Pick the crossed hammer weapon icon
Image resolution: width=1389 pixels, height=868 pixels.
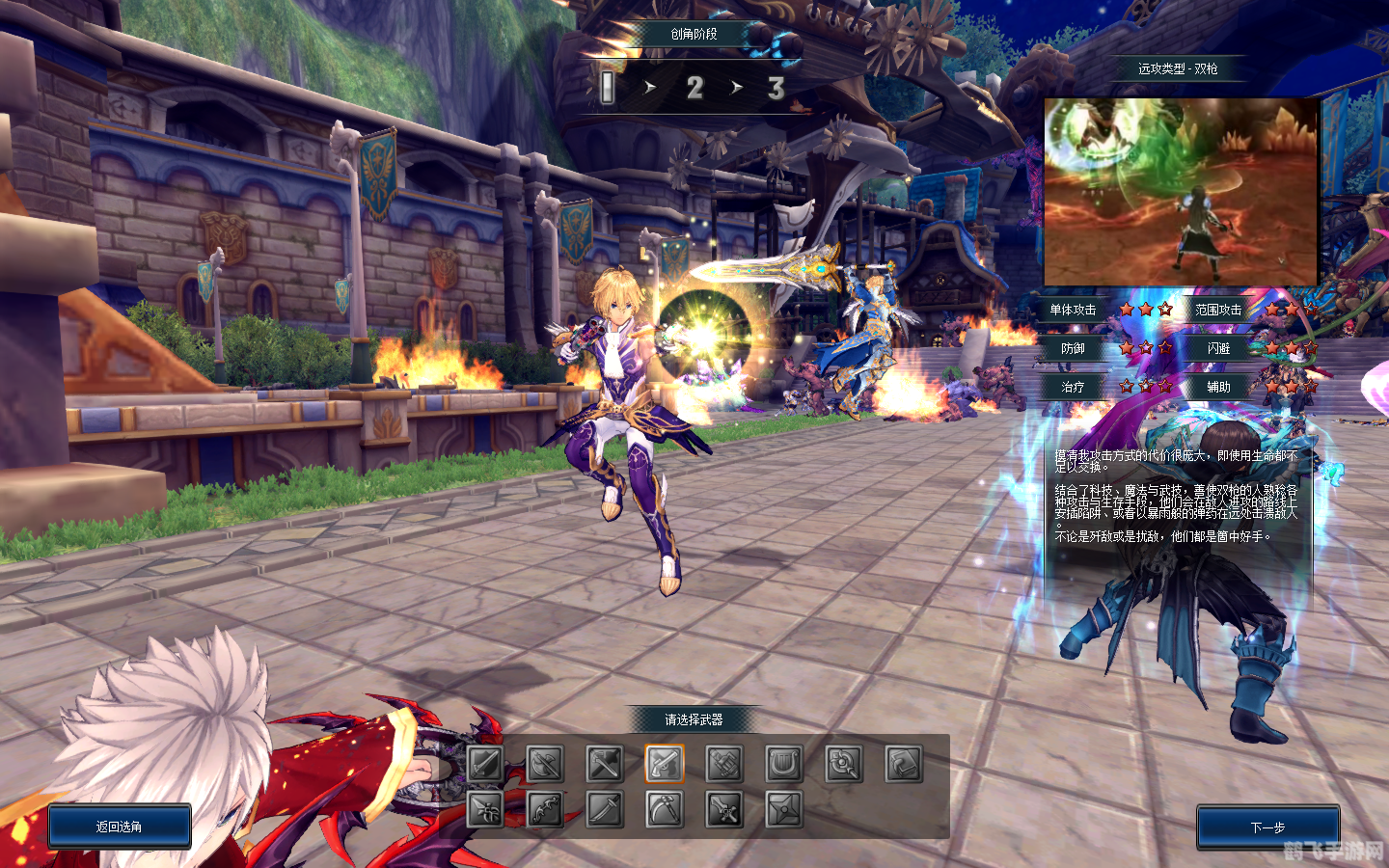coord(605,764)
